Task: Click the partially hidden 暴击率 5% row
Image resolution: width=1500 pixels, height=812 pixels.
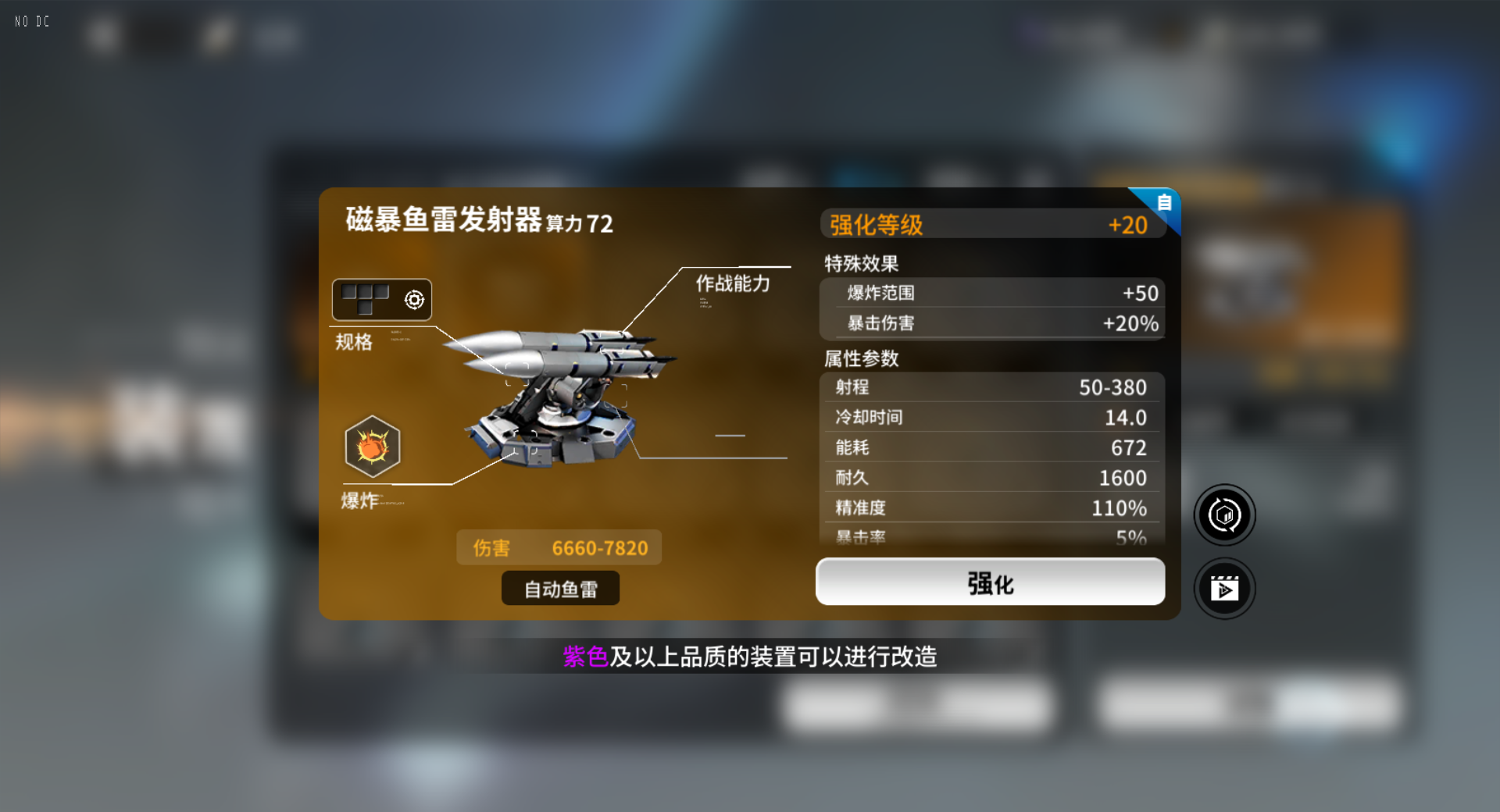Action: click(x=991, y=536)
